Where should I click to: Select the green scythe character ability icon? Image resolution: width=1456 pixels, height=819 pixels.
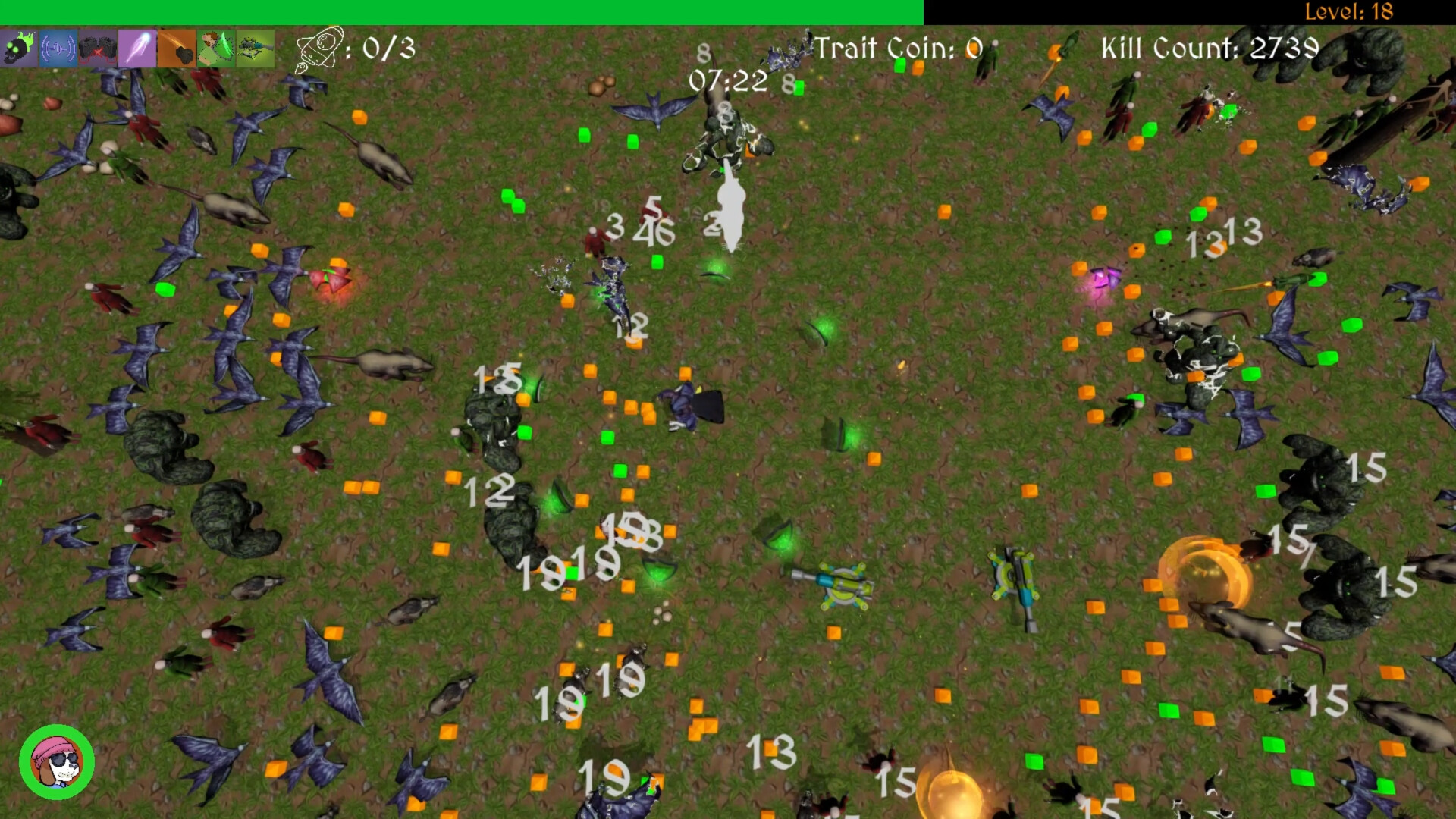click(x=215, y=49)
